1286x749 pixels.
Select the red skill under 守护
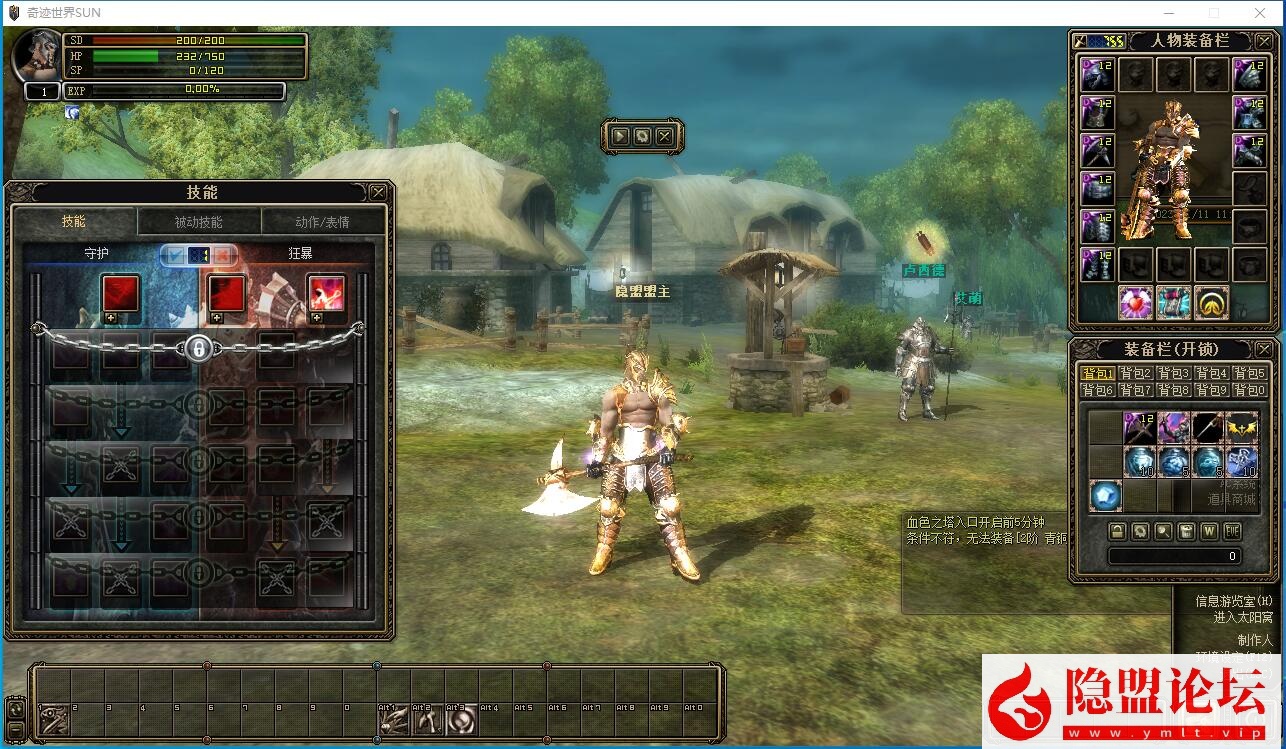121,294
